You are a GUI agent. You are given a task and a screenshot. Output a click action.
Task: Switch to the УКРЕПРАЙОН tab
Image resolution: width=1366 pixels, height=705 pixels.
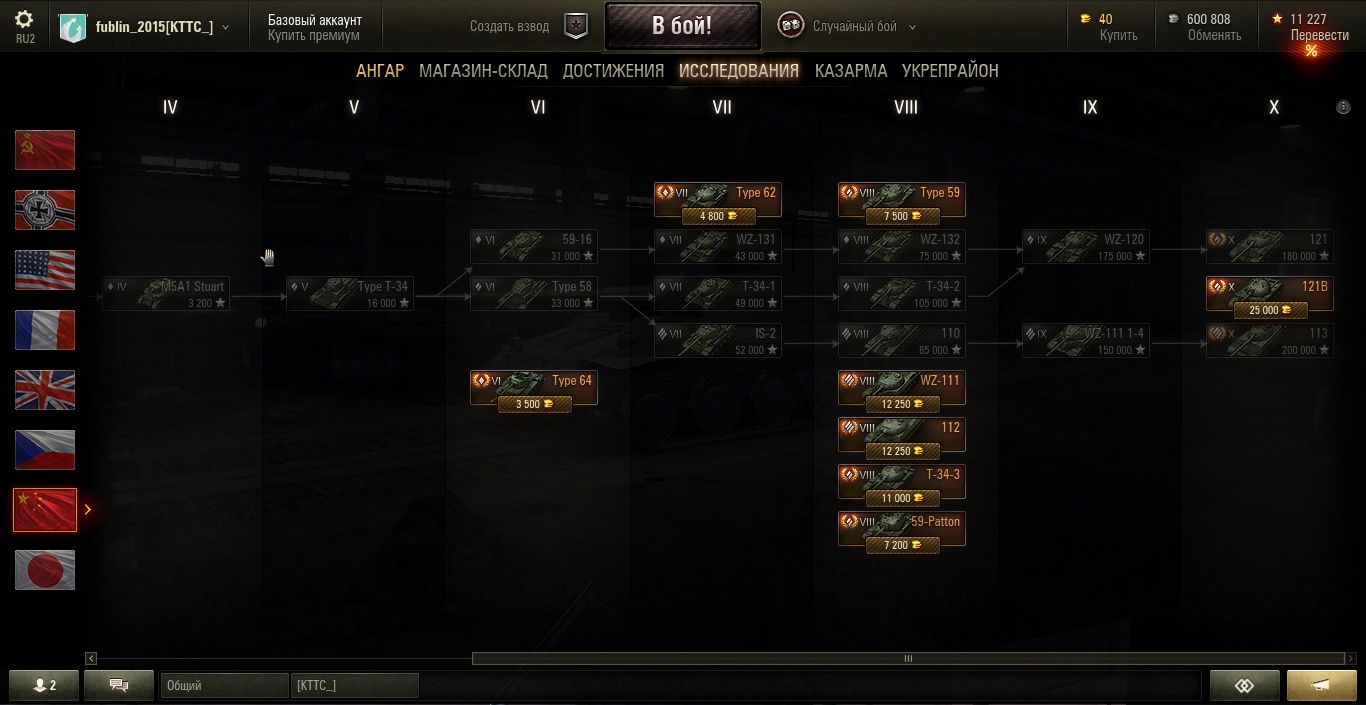pyautogui.click(x=950, y=71)
